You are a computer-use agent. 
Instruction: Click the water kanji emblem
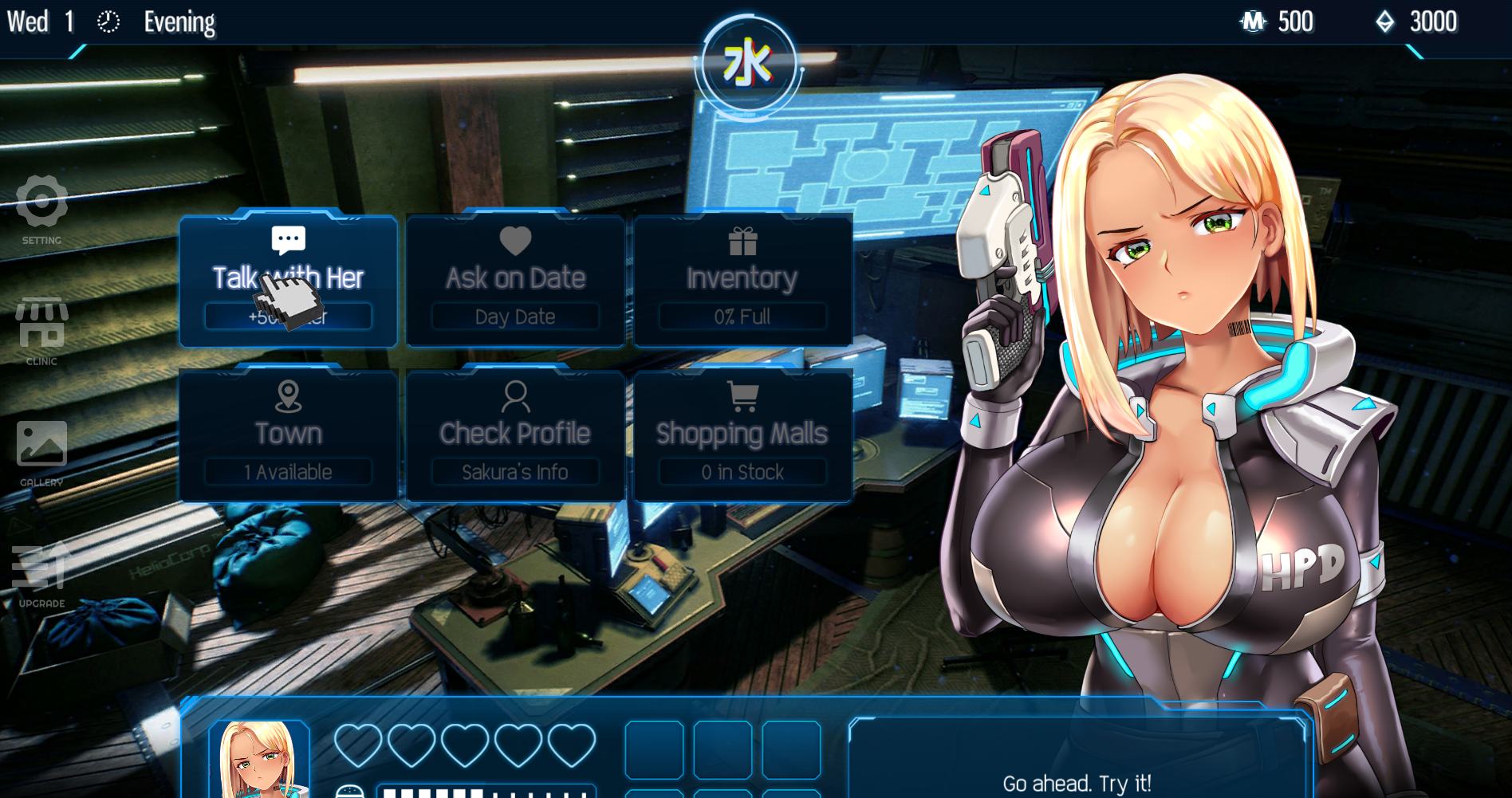coord(748,65)
